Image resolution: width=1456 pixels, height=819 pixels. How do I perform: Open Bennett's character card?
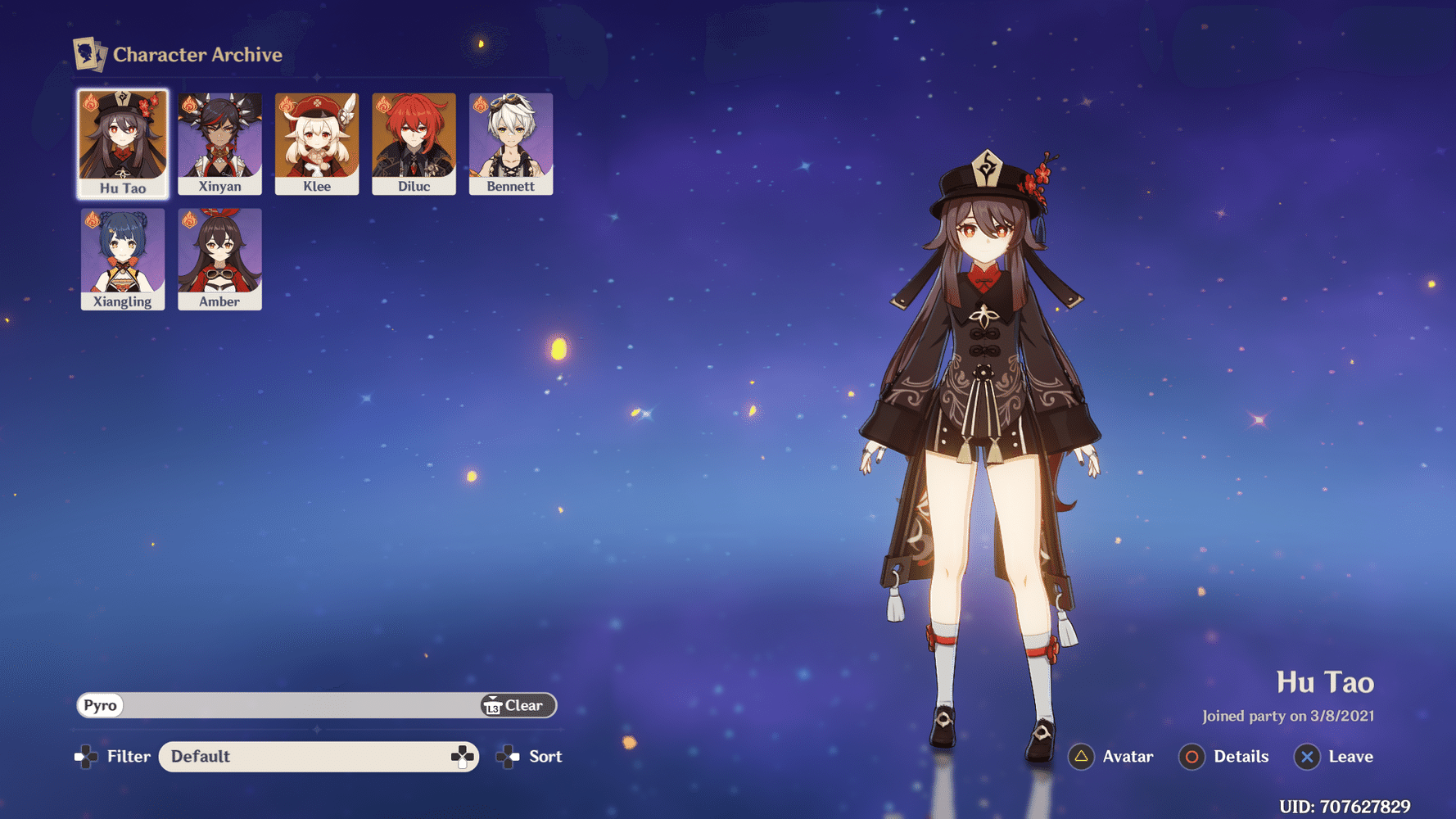[x=511, y=143]
